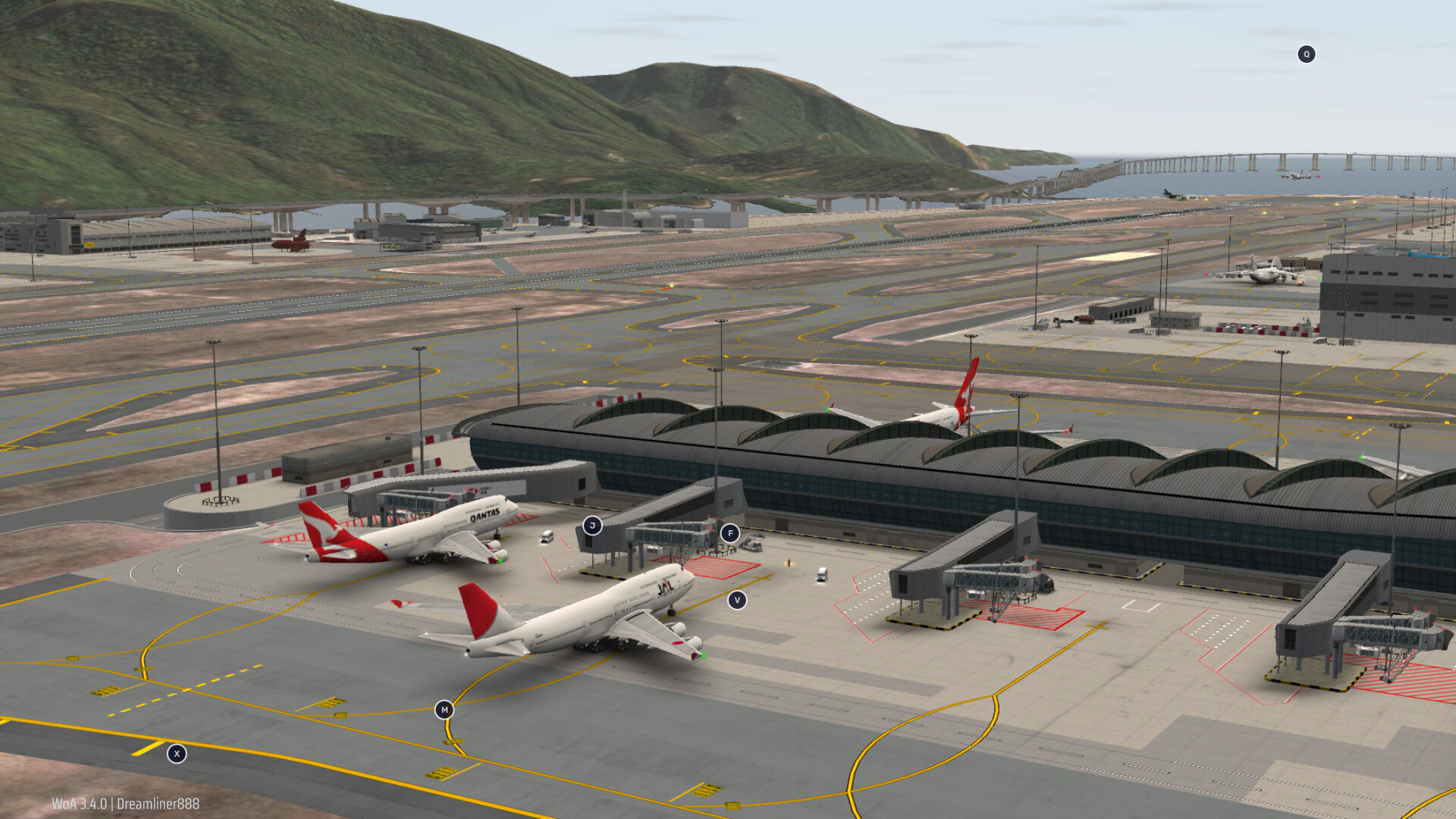
Task: Select the M marker on the taxiway
Action: click(x=444, y=710)
